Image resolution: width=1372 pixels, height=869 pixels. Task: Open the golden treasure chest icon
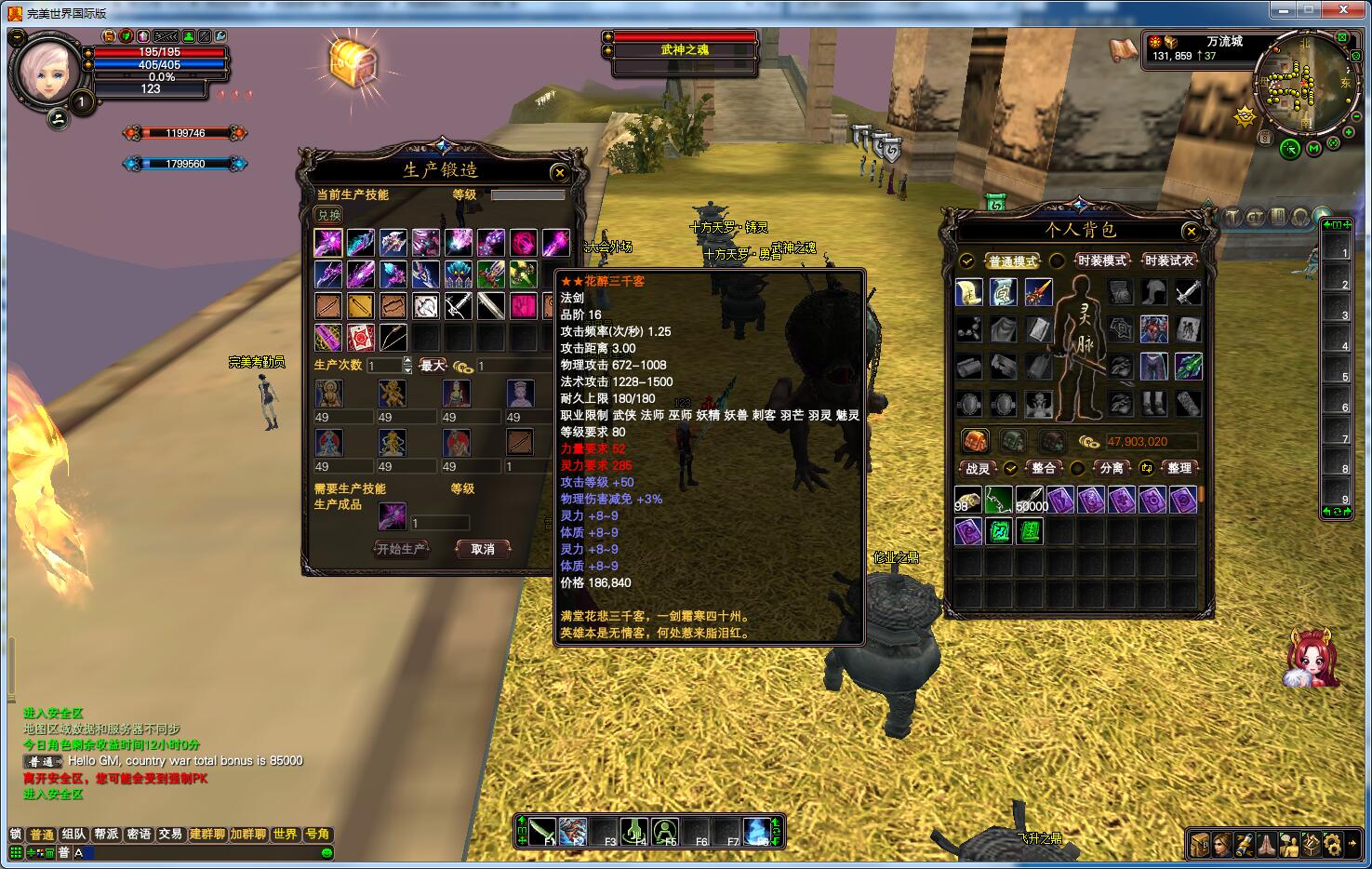pyautogui.click(x=353, y=62)
